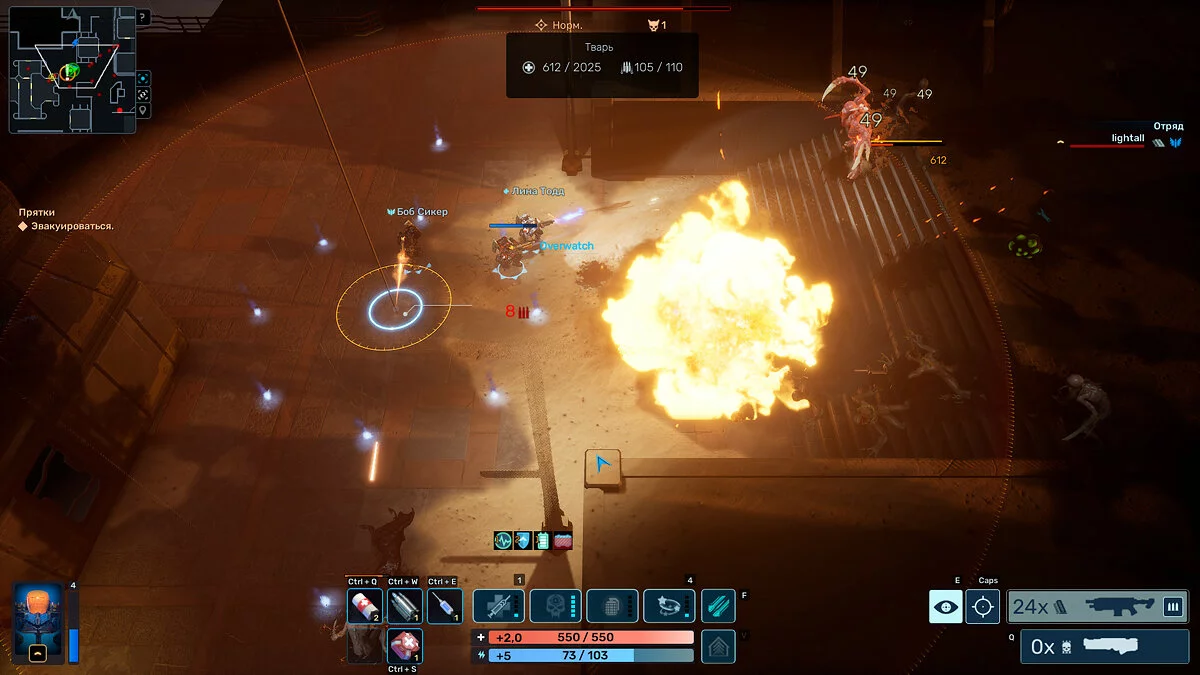Activate the triple slash ability

(x=718, y=606)
